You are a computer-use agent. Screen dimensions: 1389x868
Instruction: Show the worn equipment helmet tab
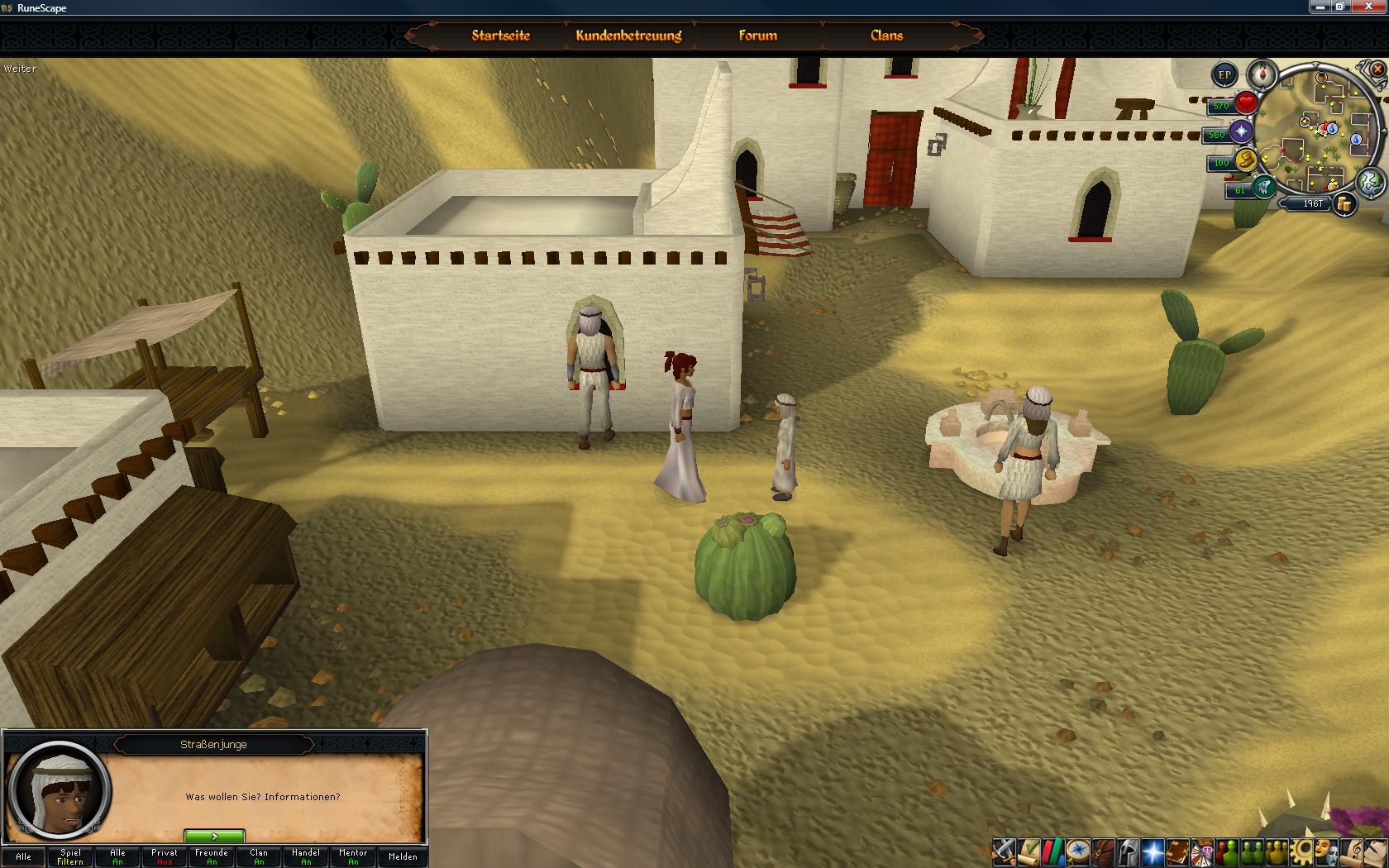1128,851
